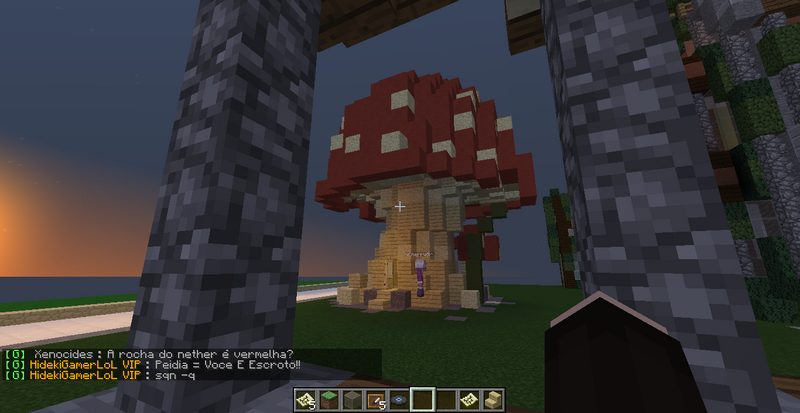Pick the music disc hotbar slot
This screenshot has width=800, height=413.
pyautogui.click(x=399, y=401)
